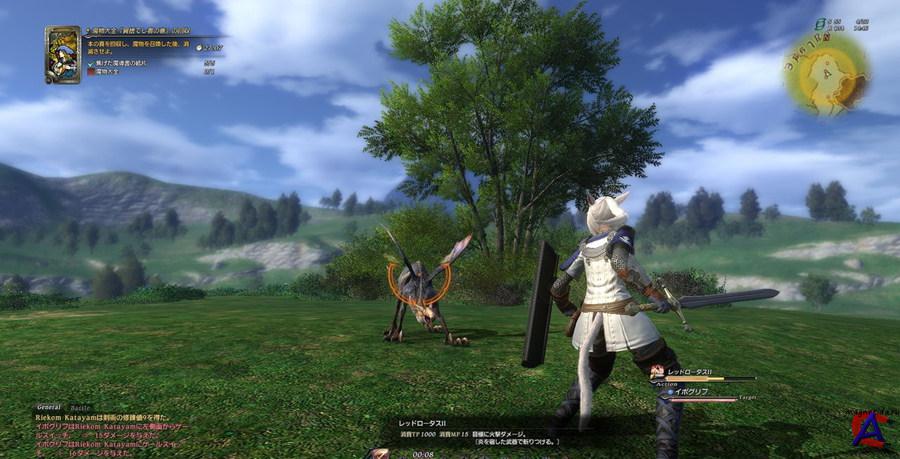This screenshot has height=459, width=900.
Task: Open the quest card icon in the tracker
Action: tap(62, 54)
